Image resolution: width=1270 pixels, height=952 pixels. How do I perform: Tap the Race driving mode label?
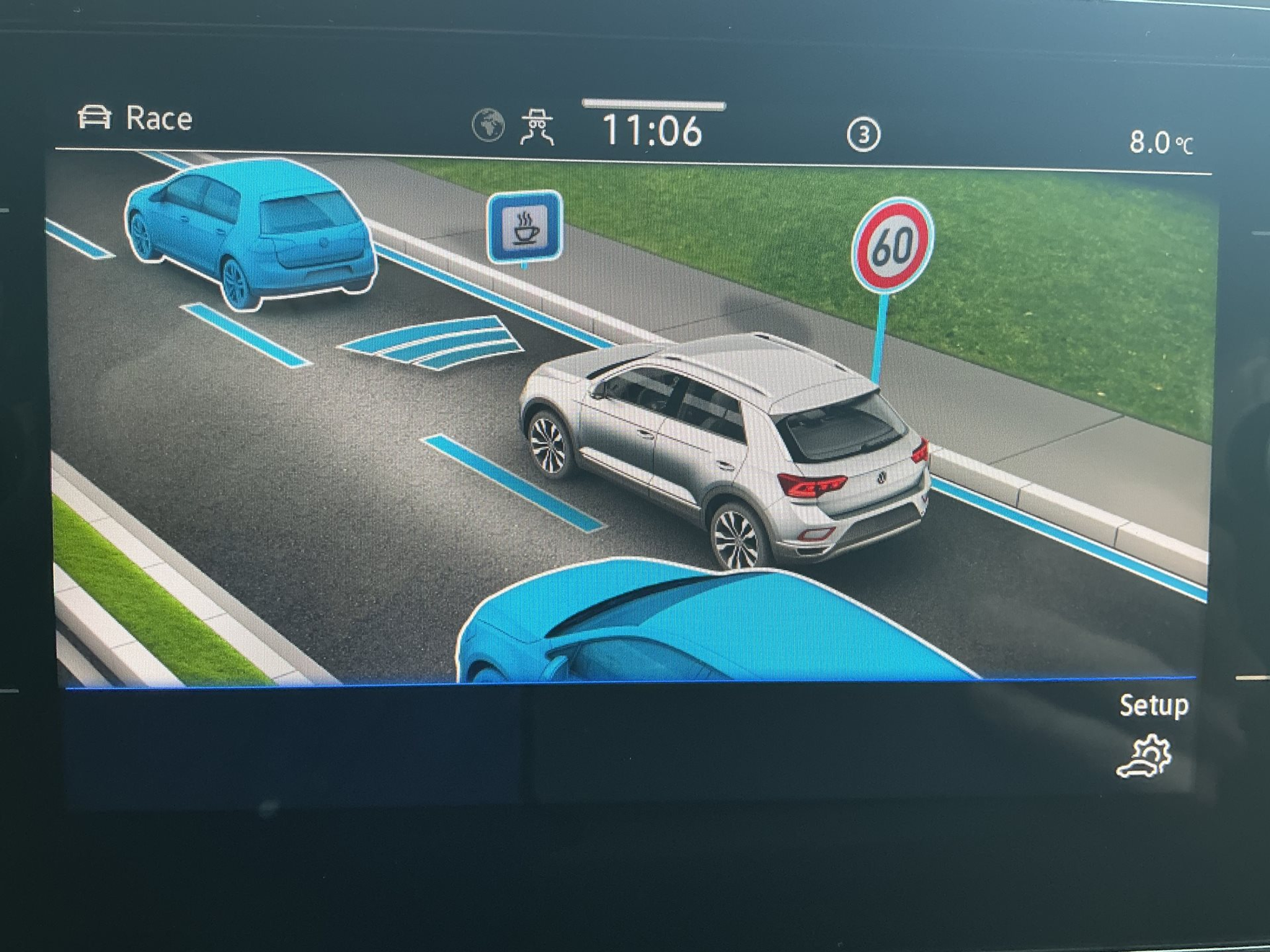pos(136,118)
